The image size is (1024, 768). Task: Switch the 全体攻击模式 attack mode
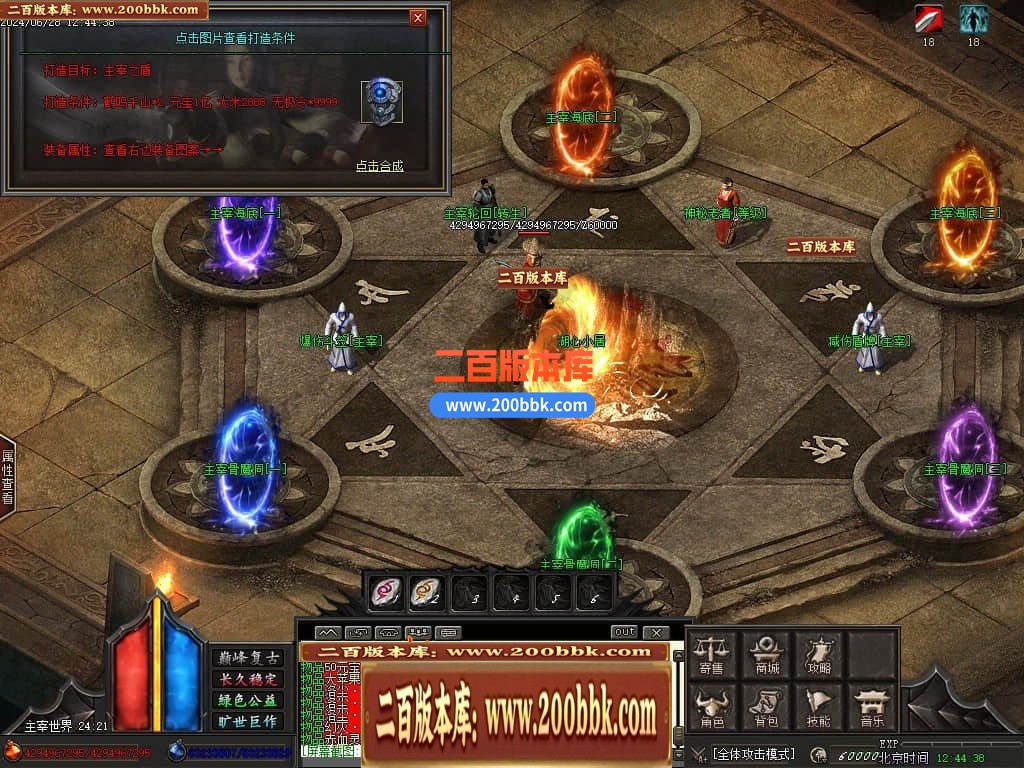(754, 754)
